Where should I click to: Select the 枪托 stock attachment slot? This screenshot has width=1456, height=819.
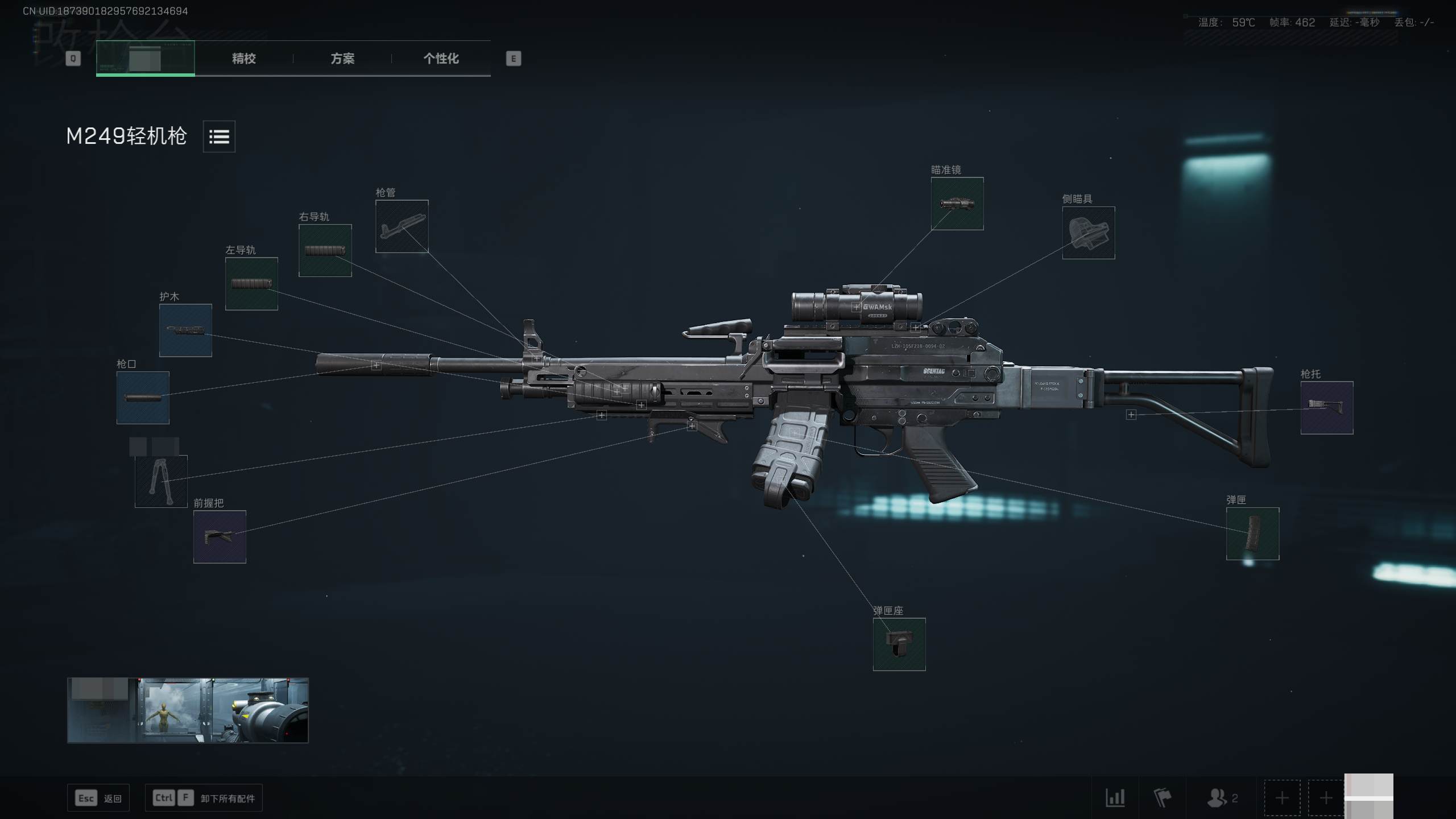(x=1327, y=406)
